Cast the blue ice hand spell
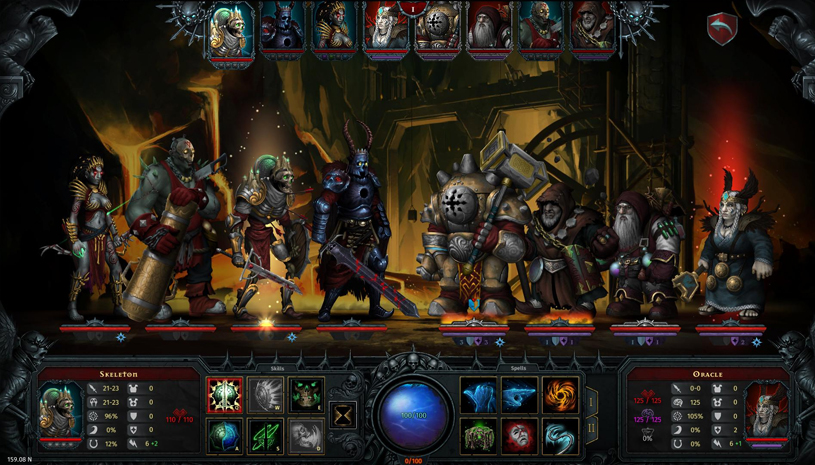815x465 pixels. point(478,395)
